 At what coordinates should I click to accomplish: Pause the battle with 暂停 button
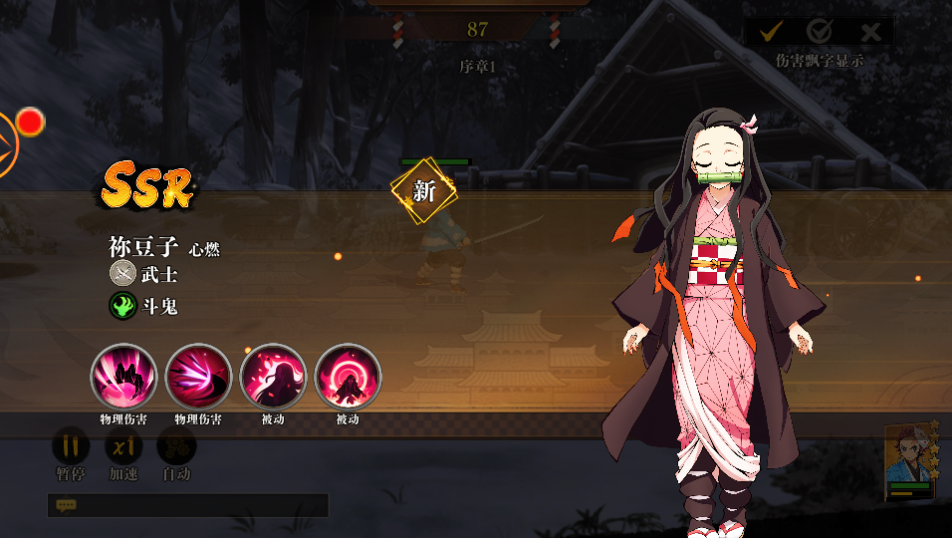71,446
